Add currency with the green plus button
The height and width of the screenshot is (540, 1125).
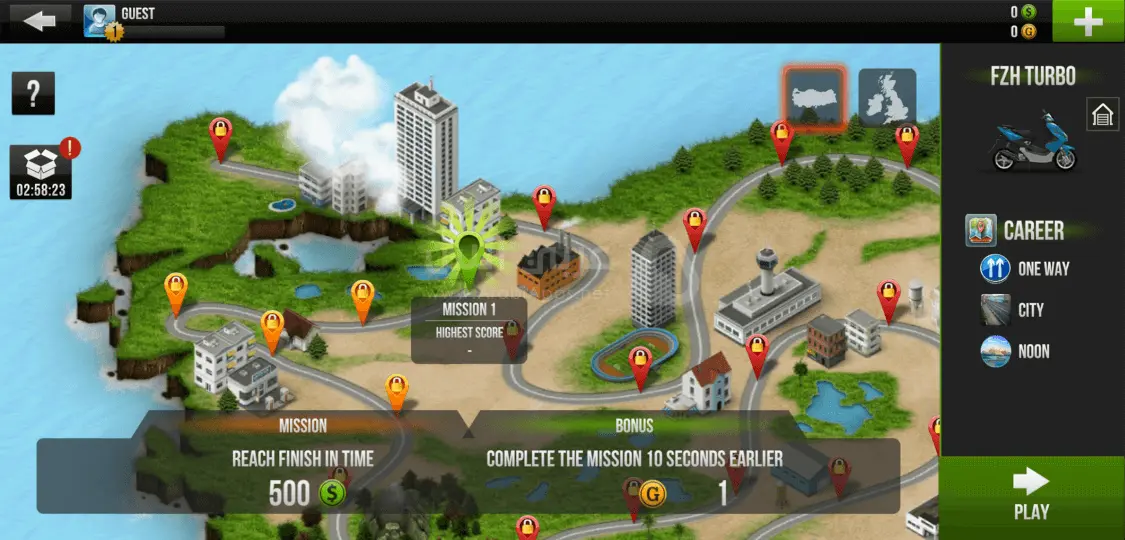1088,21
